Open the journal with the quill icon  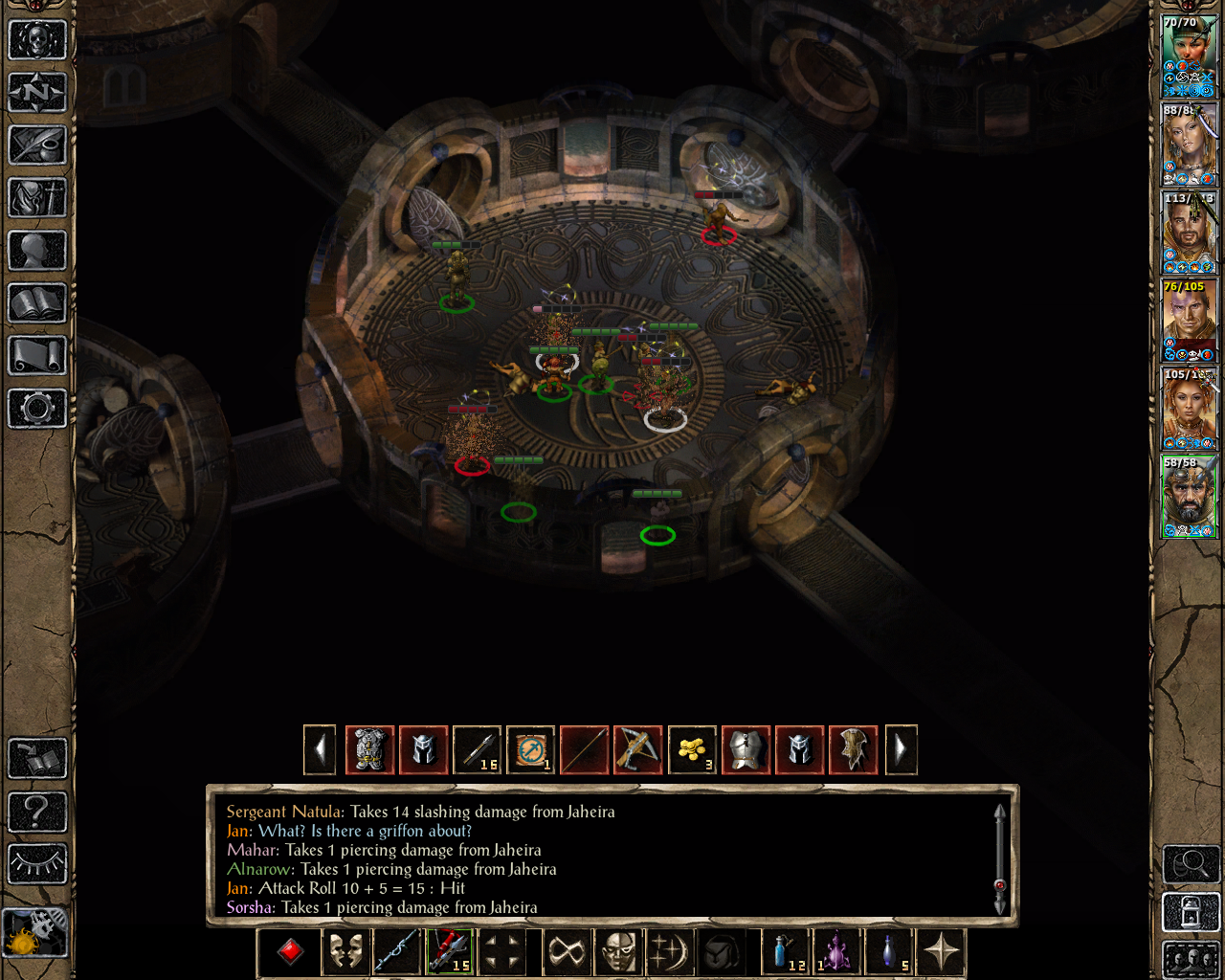click(x=37, y=145)
